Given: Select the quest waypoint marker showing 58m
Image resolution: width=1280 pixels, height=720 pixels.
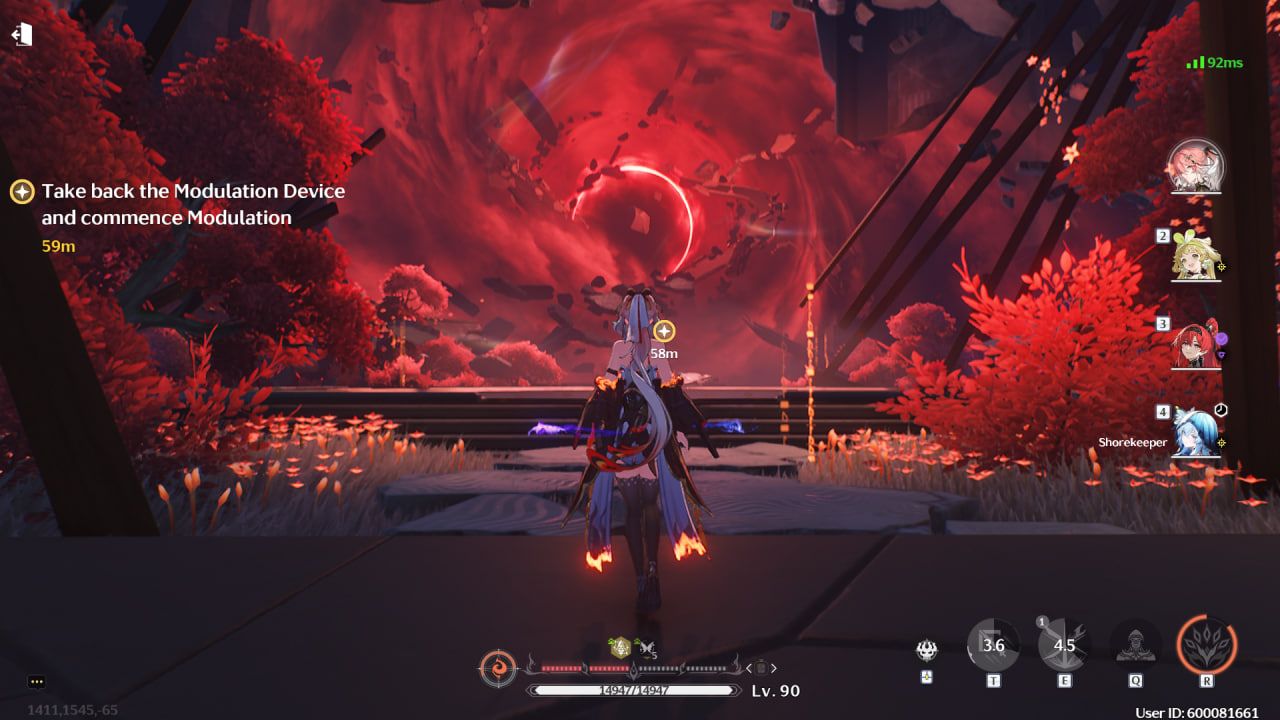Looking at the screenshot, I should click(x=664, y=331).
